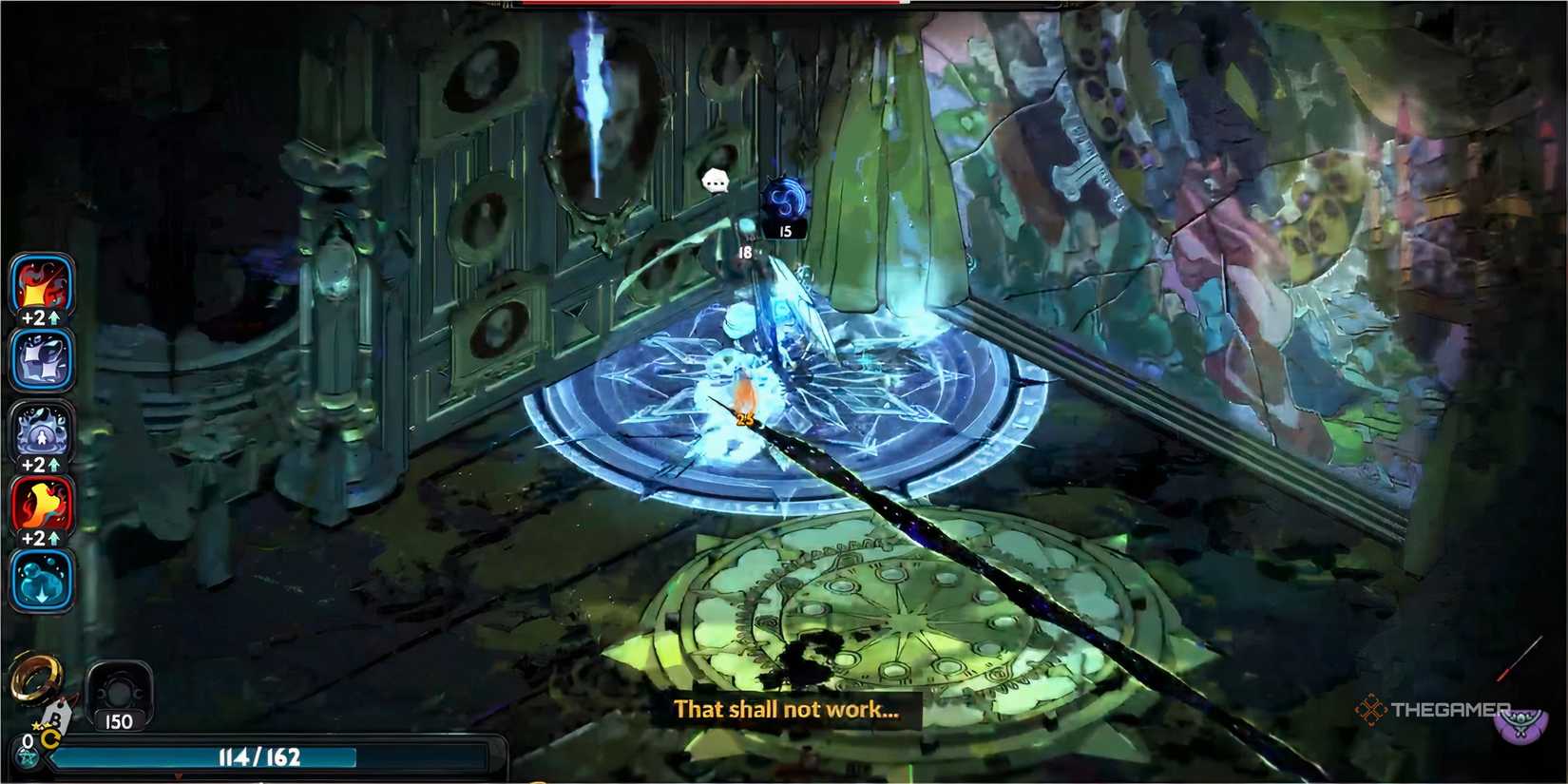Screen dimensions: 1568x784
Task: Click the yellow C grasp emblem
Action: coord(50,739)
